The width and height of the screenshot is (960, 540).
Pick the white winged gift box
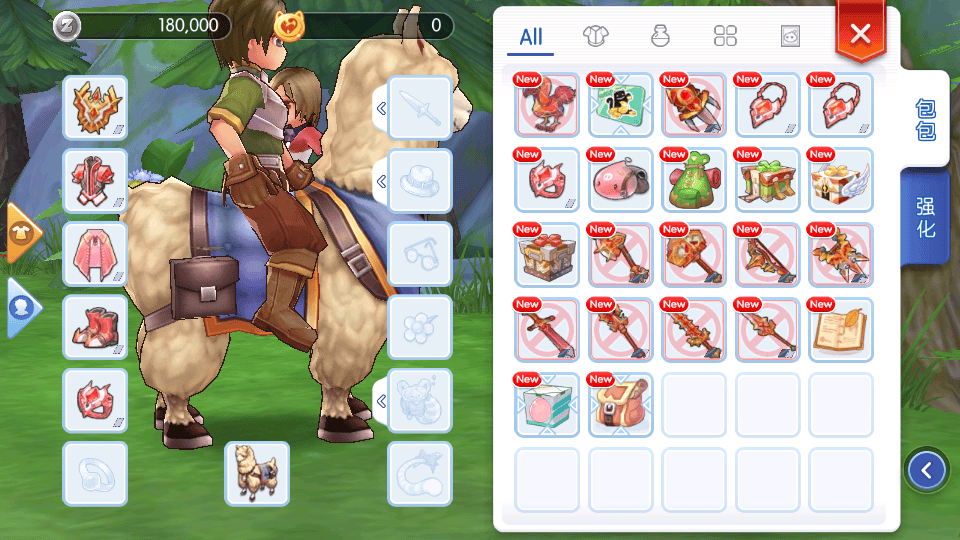coord(841,180)
